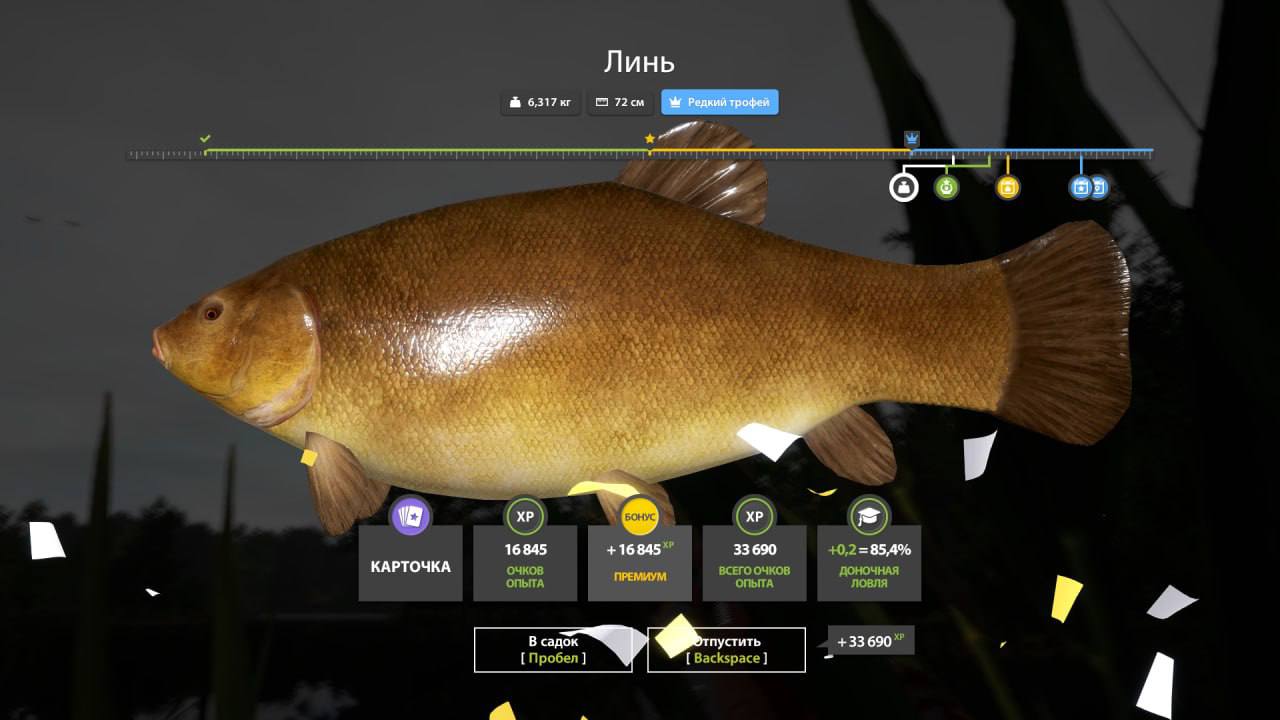Click the green checkmark at scale start
Viewport: 1280px width, 720px height.
coord(205,138)
